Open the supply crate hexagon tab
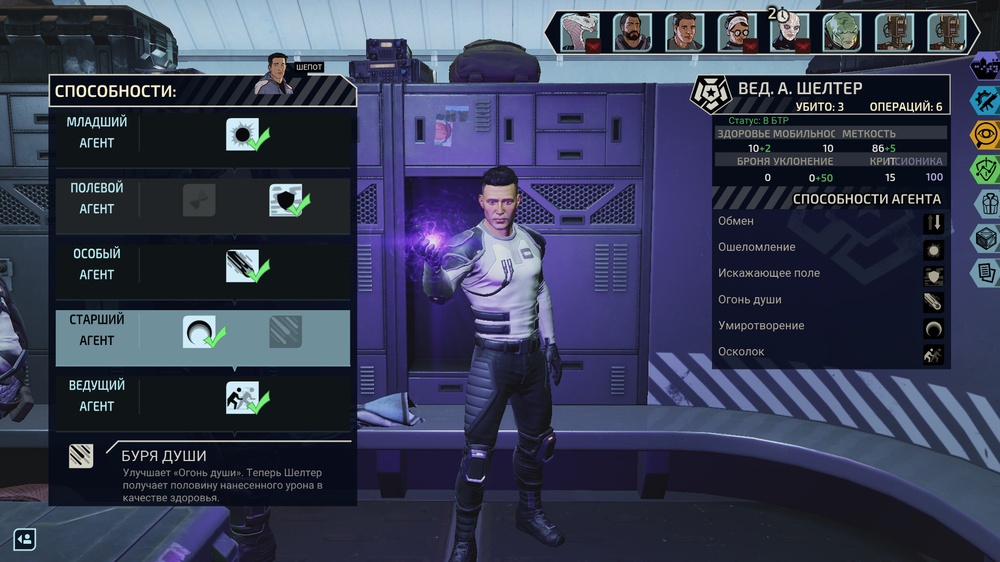1000x562 pixels. (x=986, y=237)
